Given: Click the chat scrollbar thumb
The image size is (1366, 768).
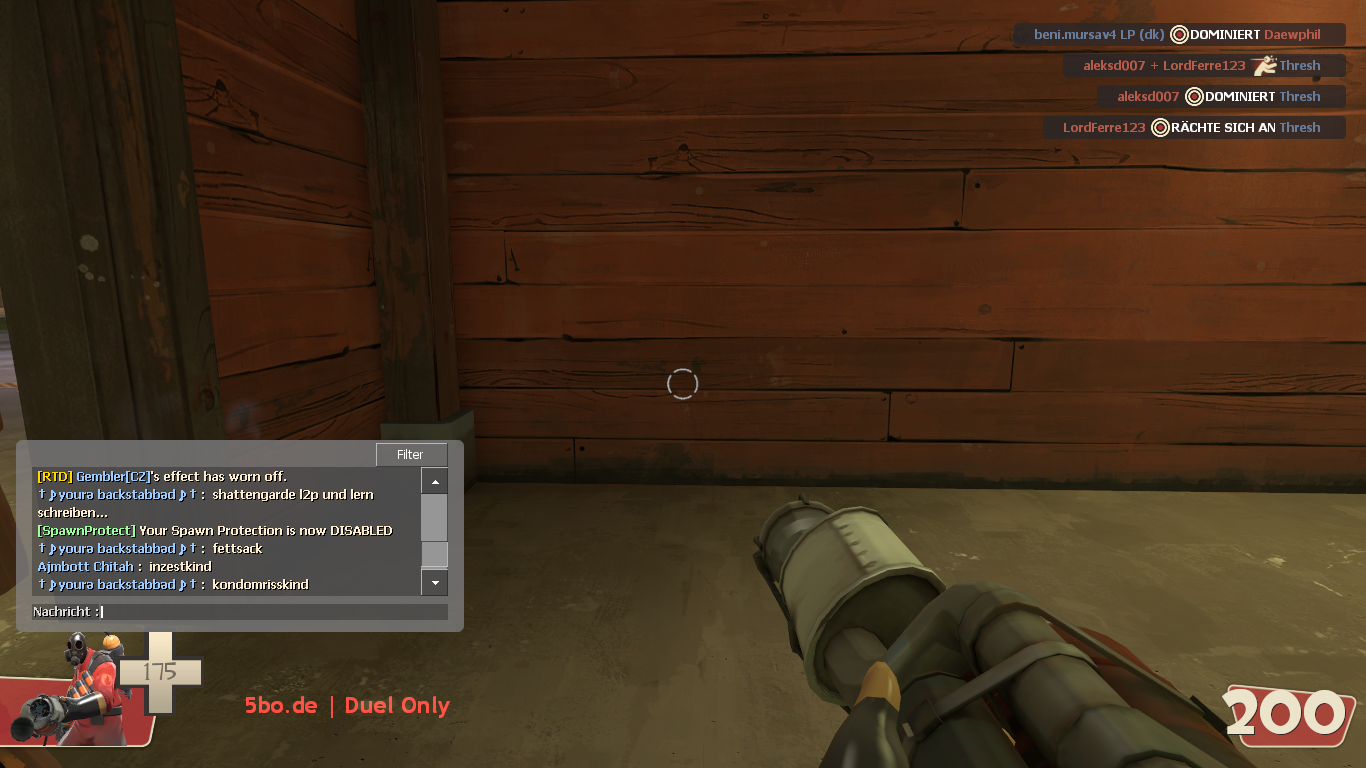Looking at the screenshot, I should (434, 554).
